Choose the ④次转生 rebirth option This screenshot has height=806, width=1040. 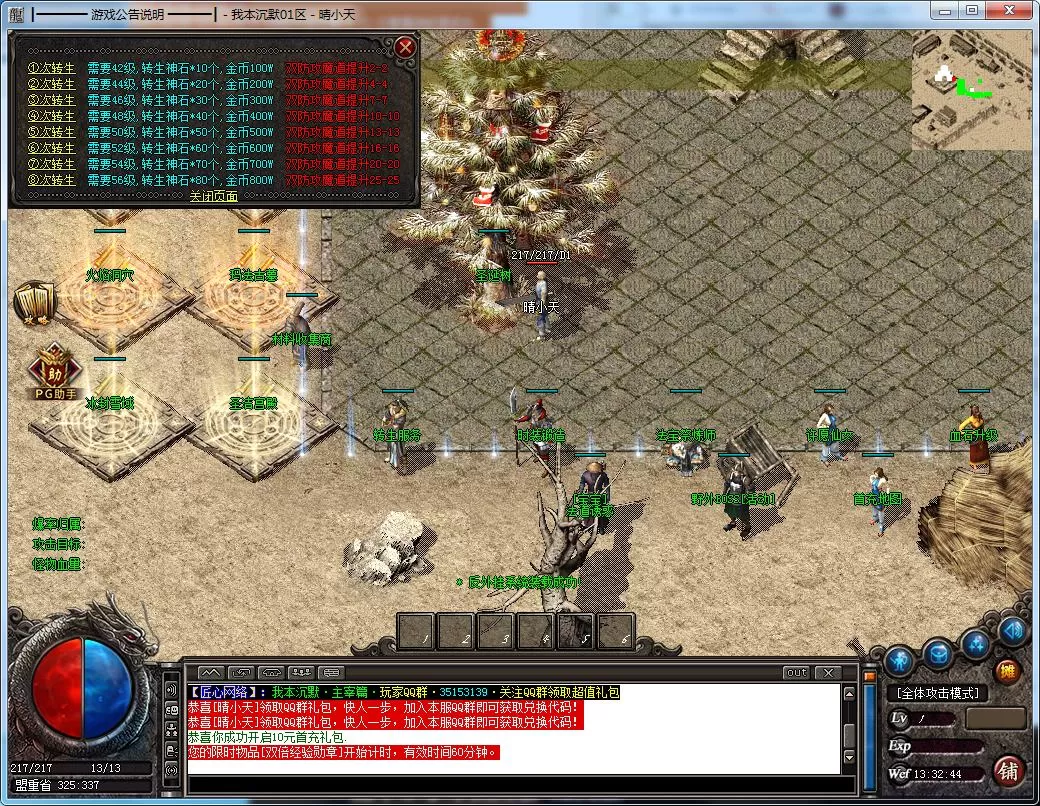(x=51, y=116)
